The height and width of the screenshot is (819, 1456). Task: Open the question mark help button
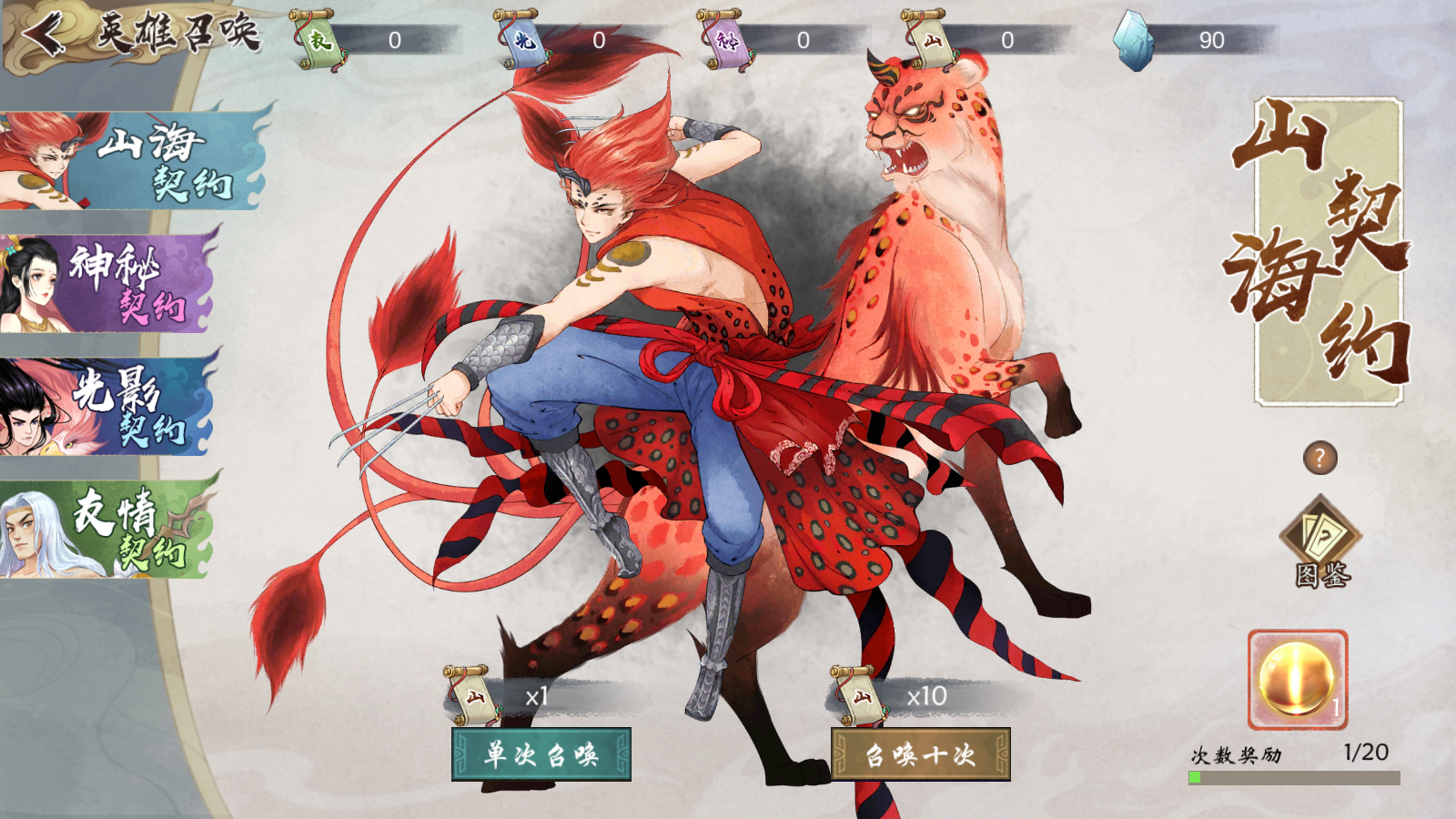[1319, 458]
